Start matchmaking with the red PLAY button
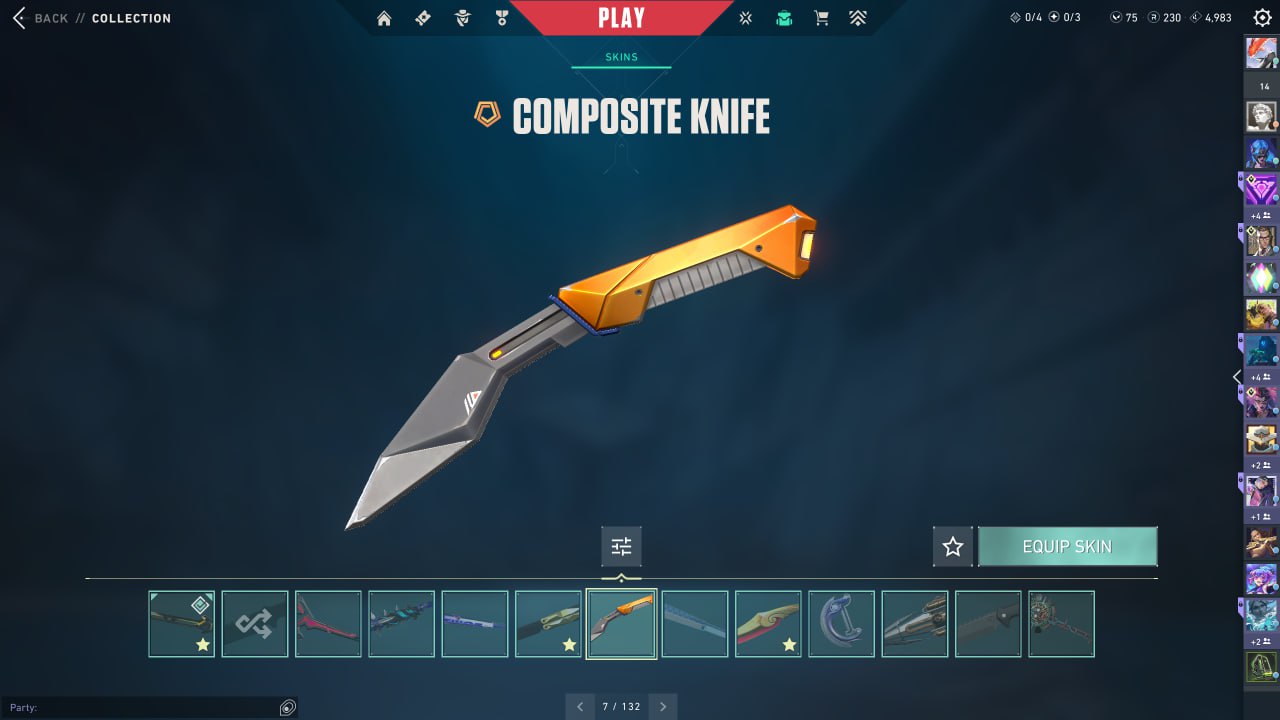The height and width of the screenshot is (720, 1280). coord(621,18)
